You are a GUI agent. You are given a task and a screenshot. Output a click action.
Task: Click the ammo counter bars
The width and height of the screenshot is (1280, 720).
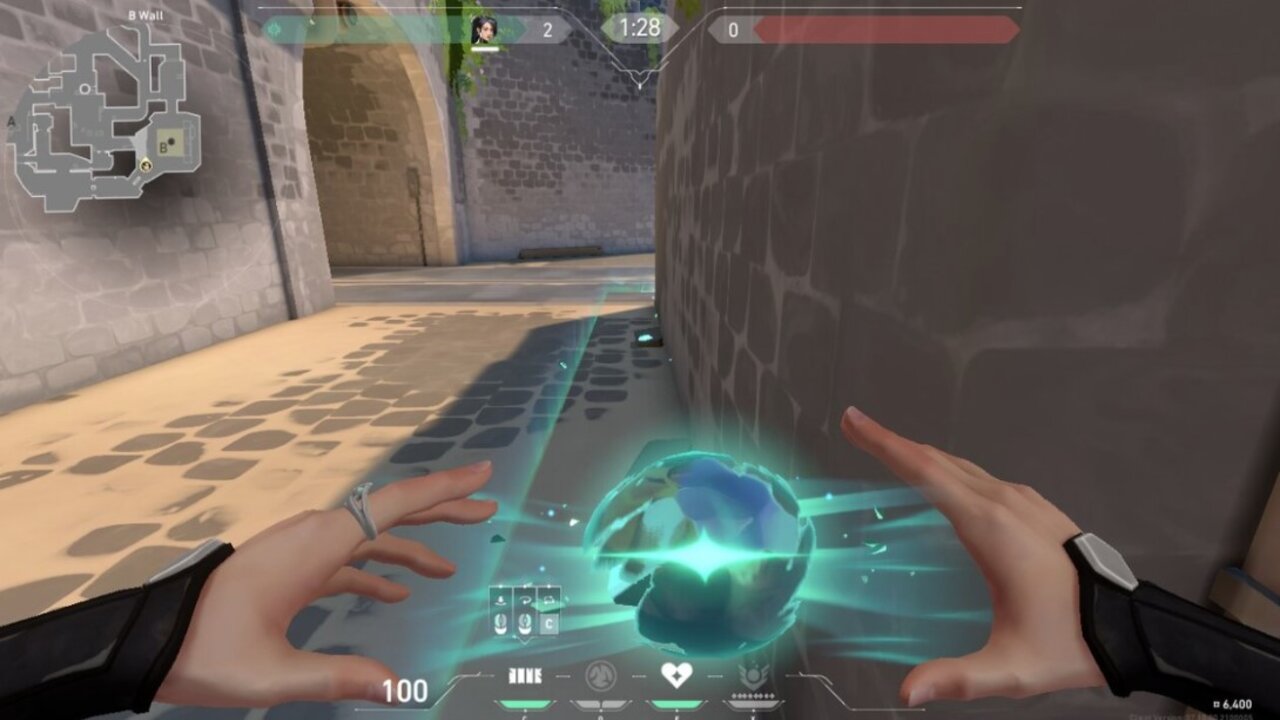(x=525, y=674)
